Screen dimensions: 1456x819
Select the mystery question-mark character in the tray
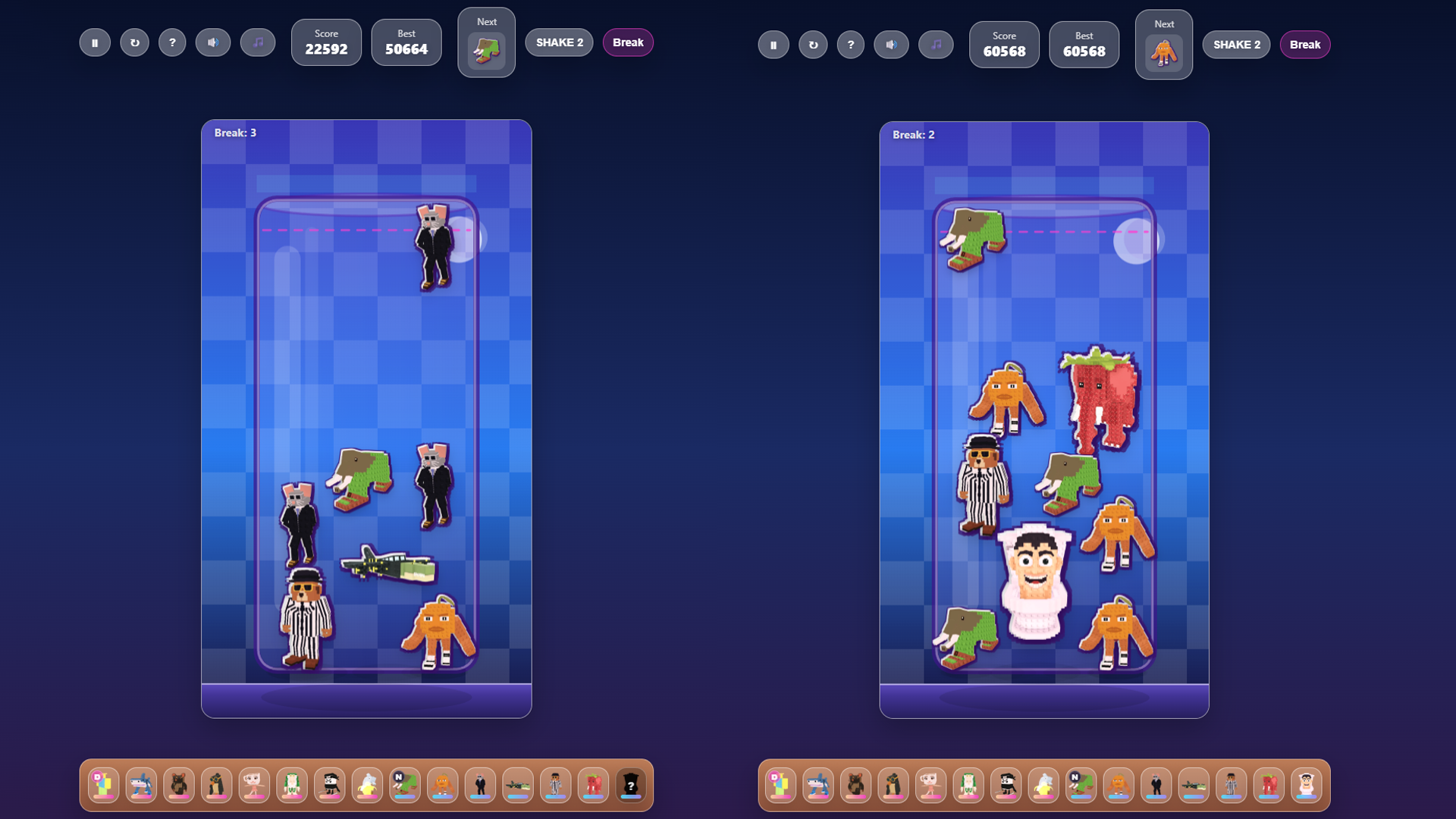631,783
